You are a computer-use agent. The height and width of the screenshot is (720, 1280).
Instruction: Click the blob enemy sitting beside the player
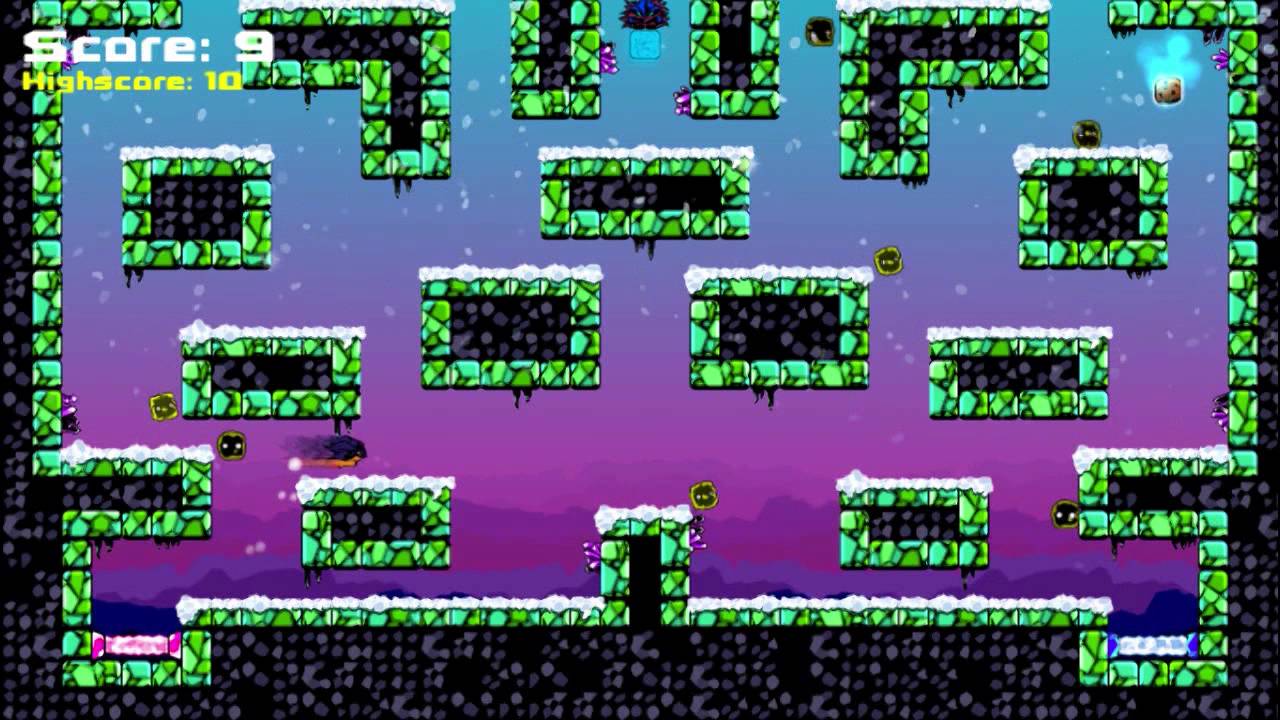pos(232,446)
